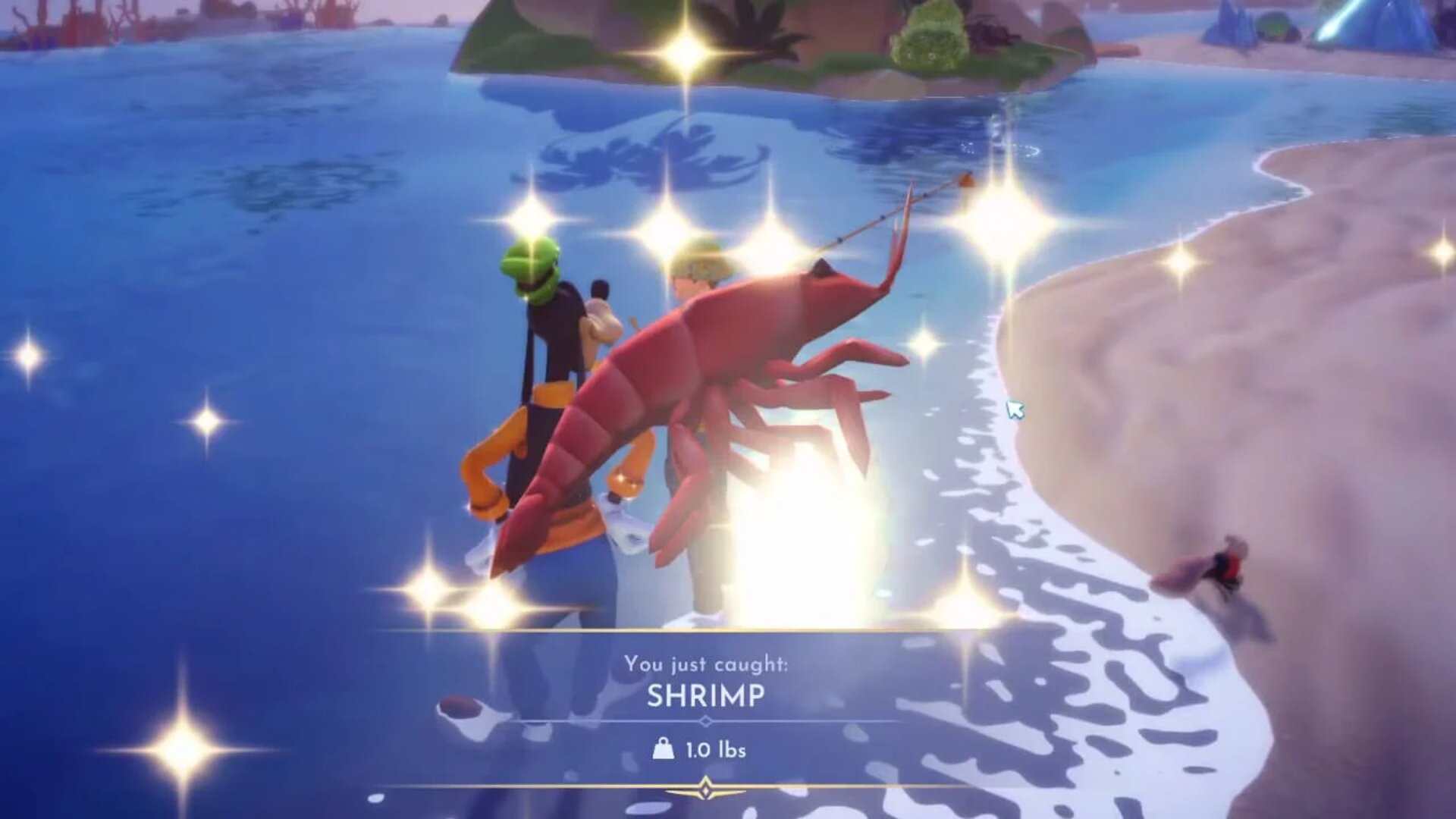1456x819 pixels.
Task: Click the four-point sparkle on the left water
Action: click(205, 425)
